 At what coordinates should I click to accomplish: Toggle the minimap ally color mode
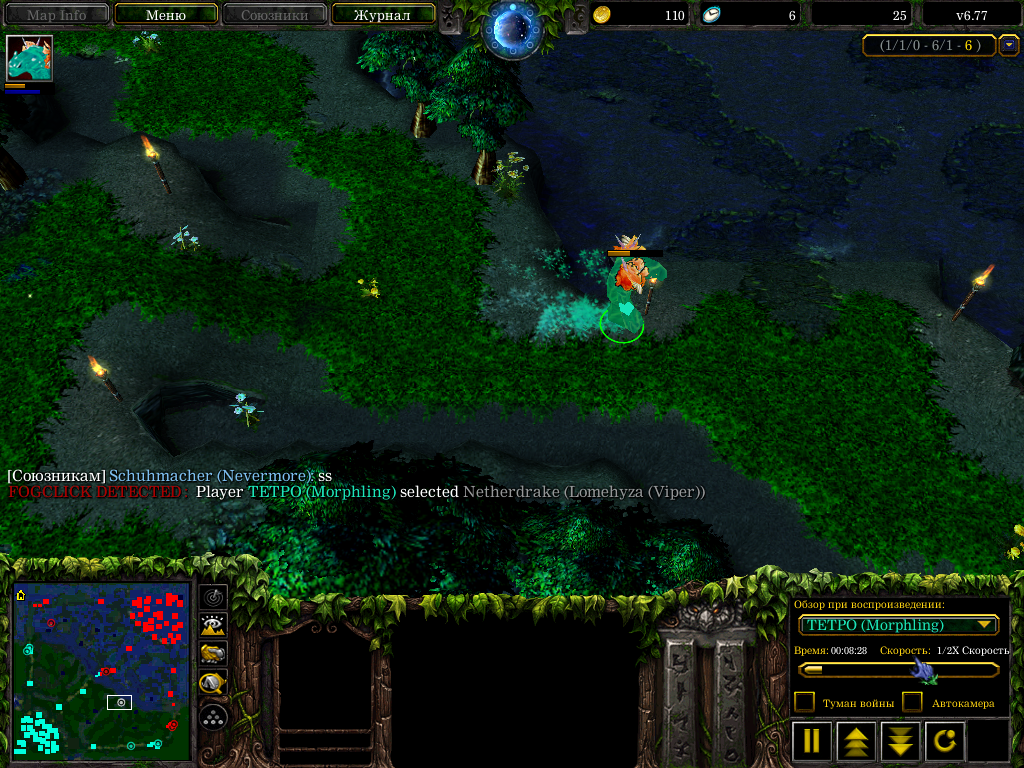tap(213, 655)
